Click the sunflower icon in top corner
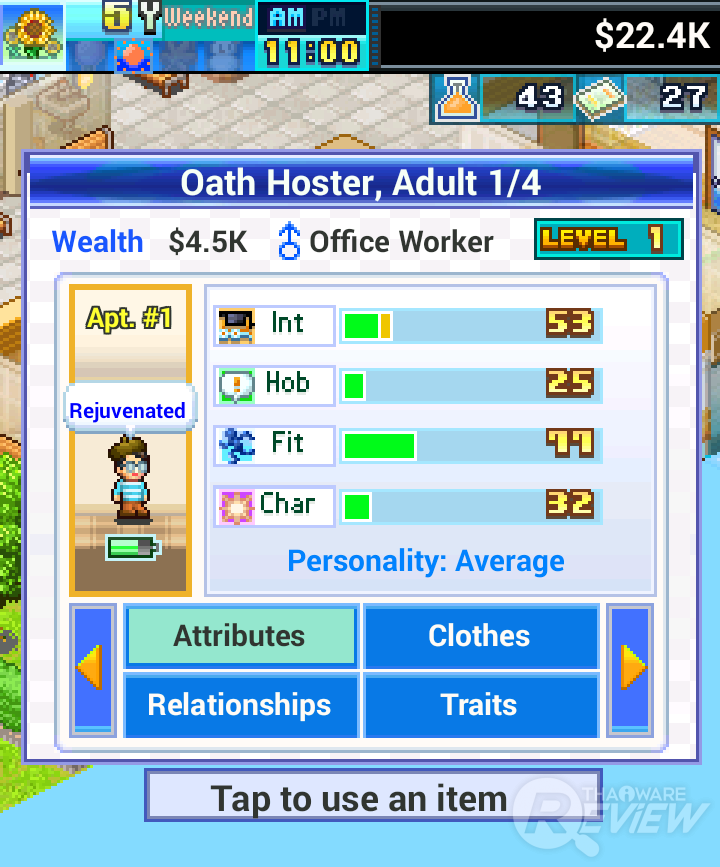The width and height of the screenshot is (720, 867). point(32,34)
